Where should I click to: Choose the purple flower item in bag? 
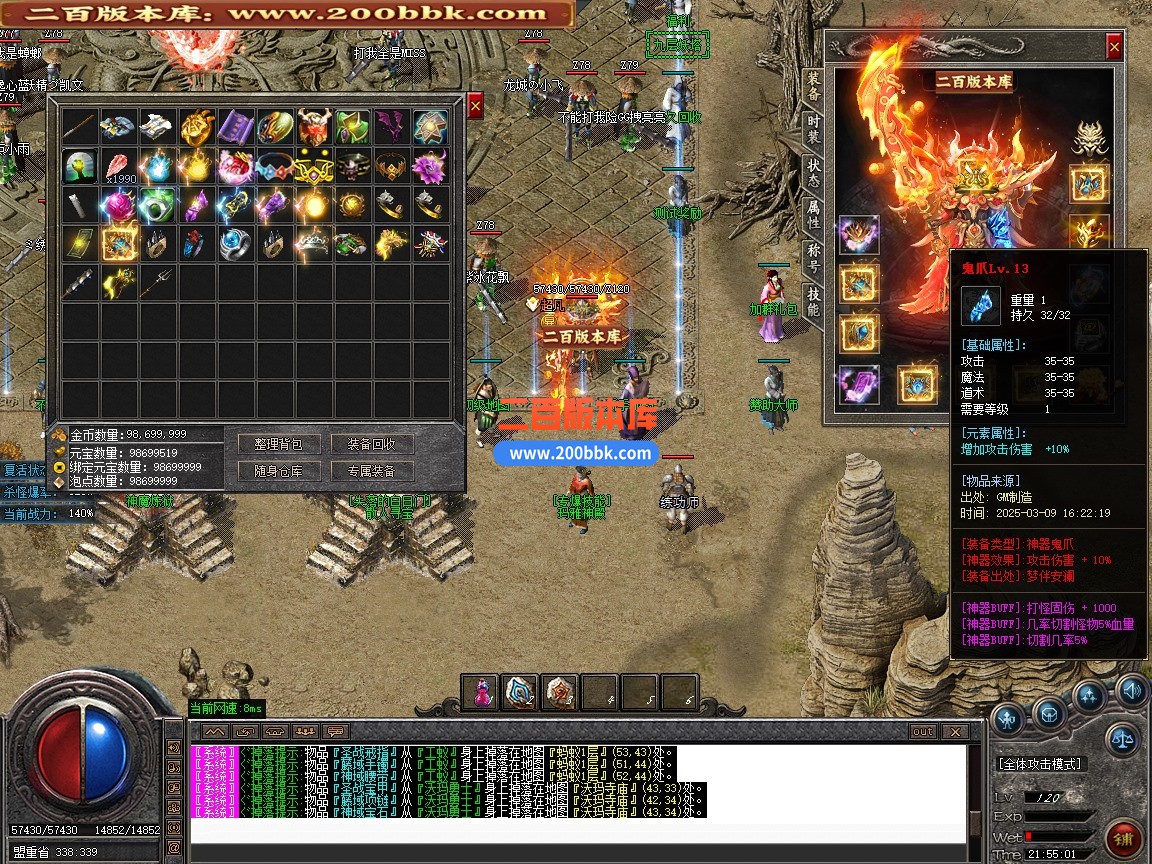pos(431,166)
